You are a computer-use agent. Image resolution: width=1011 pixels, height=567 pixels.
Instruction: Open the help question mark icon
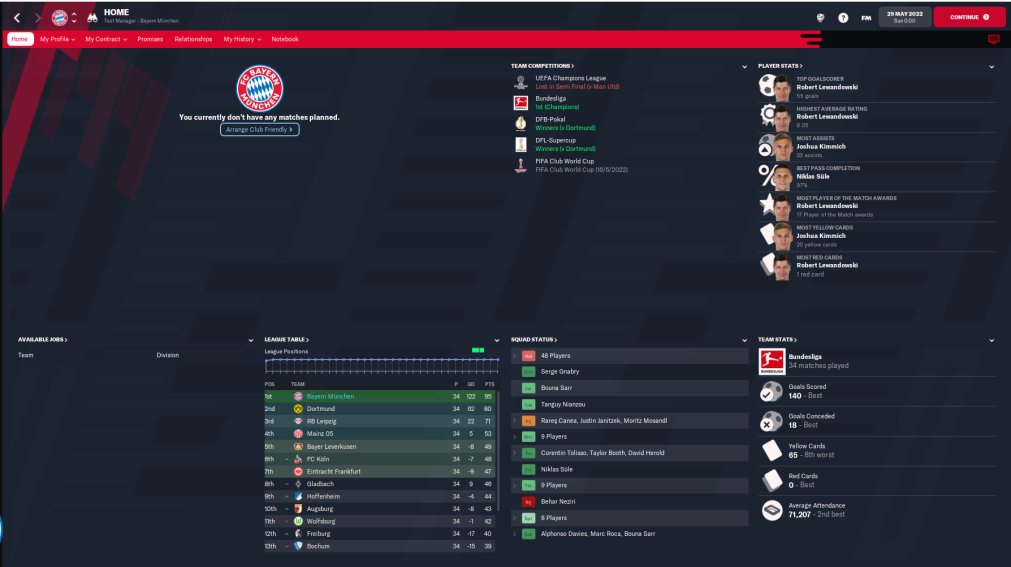[x=843, y=17]
